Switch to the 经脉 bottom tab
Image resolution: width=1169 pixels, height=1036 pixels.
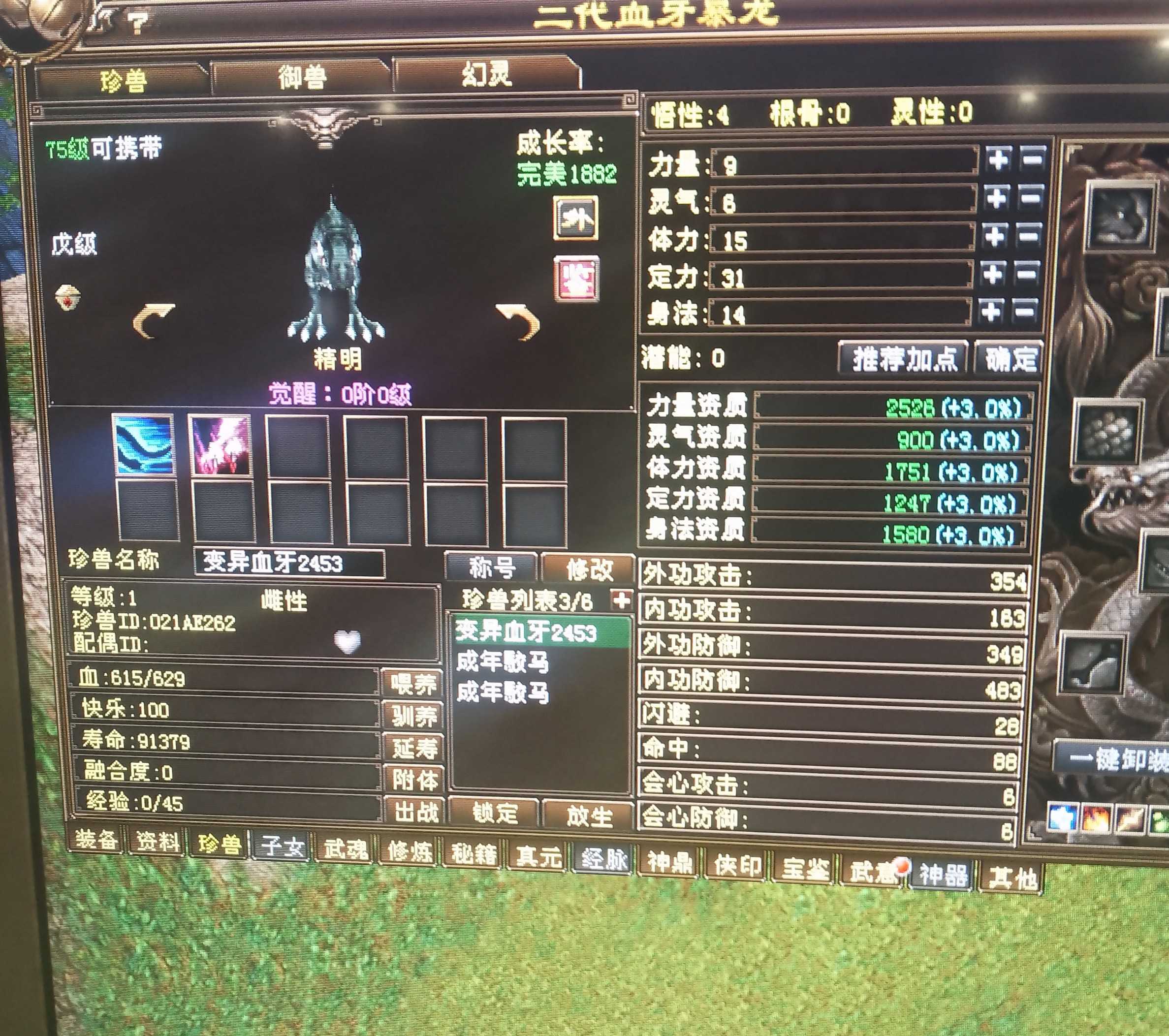(x=604, y=858)
